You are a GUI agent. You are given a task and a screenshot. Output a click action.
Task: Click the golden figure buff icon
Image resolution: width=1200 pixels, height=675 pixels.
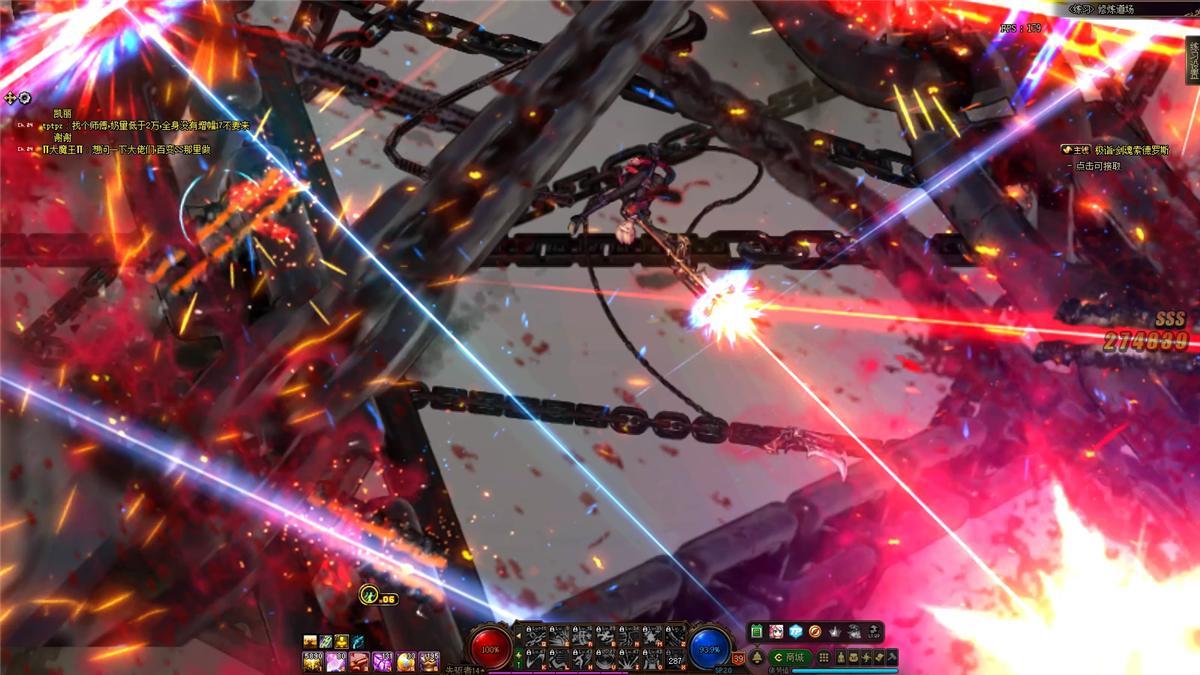pos(341,641)
